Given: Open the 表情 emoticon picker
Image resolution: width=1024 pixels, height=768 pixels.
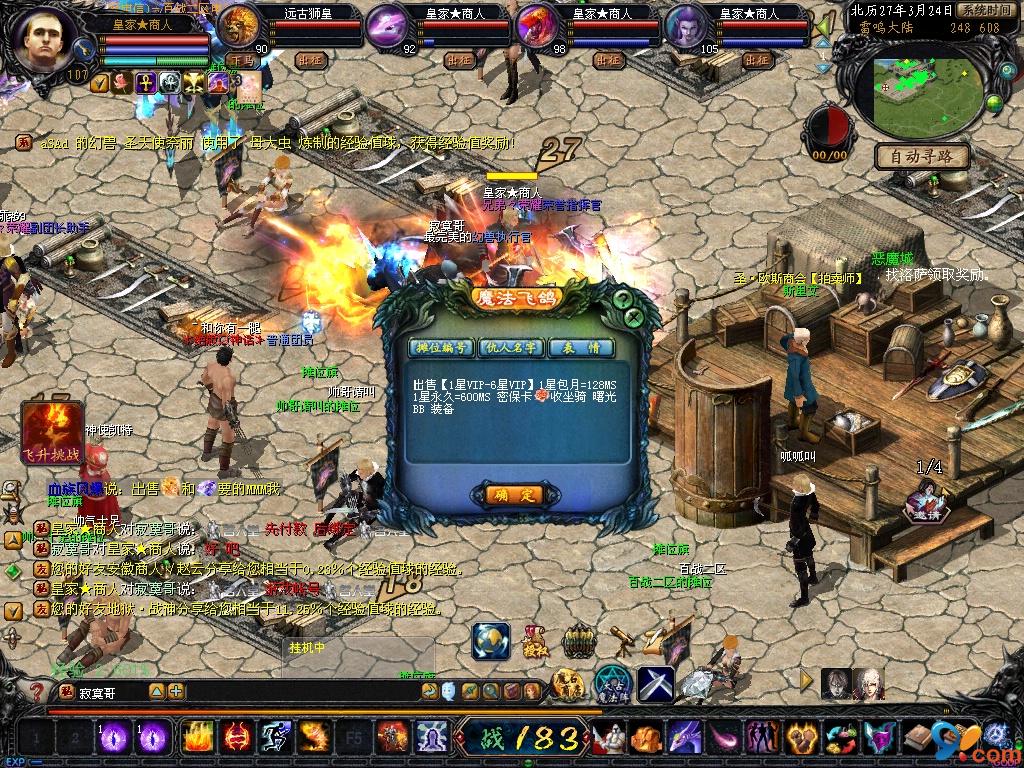Looking at the screenshot, I should pos(581,348).
